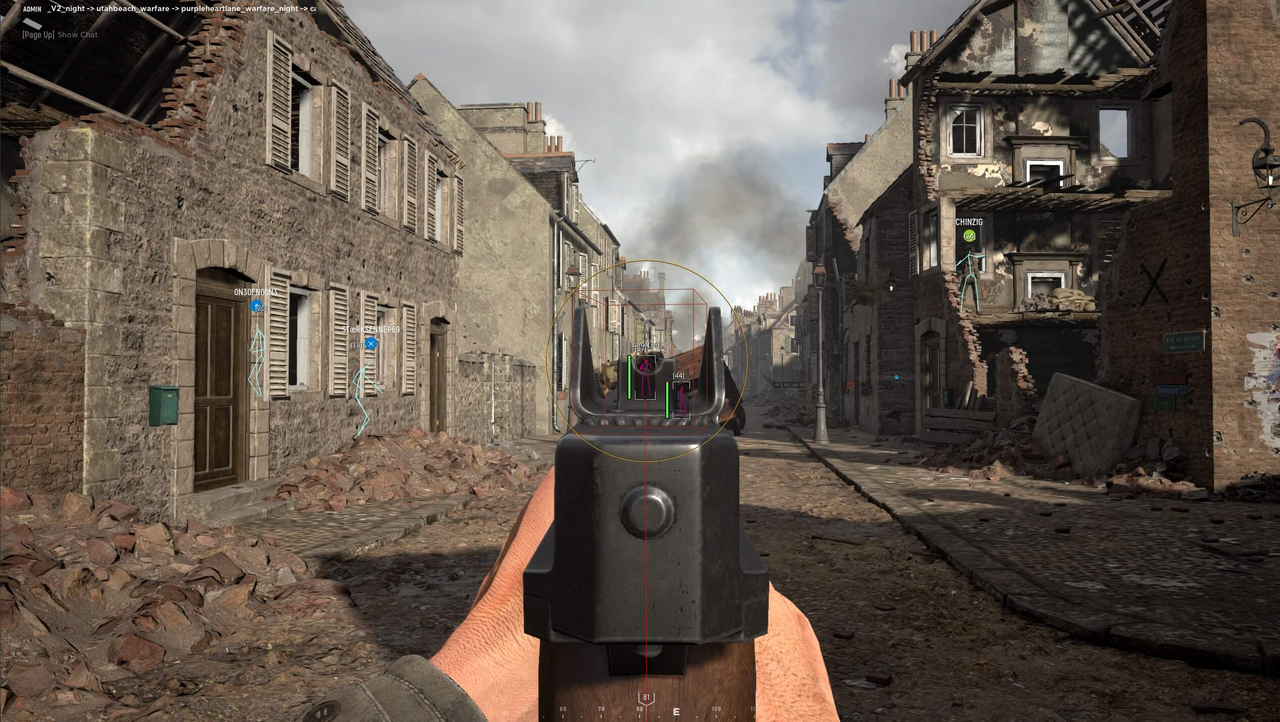Click the Show Chat label
Viewport: 1280px width, 722px height.
point(78,34)
